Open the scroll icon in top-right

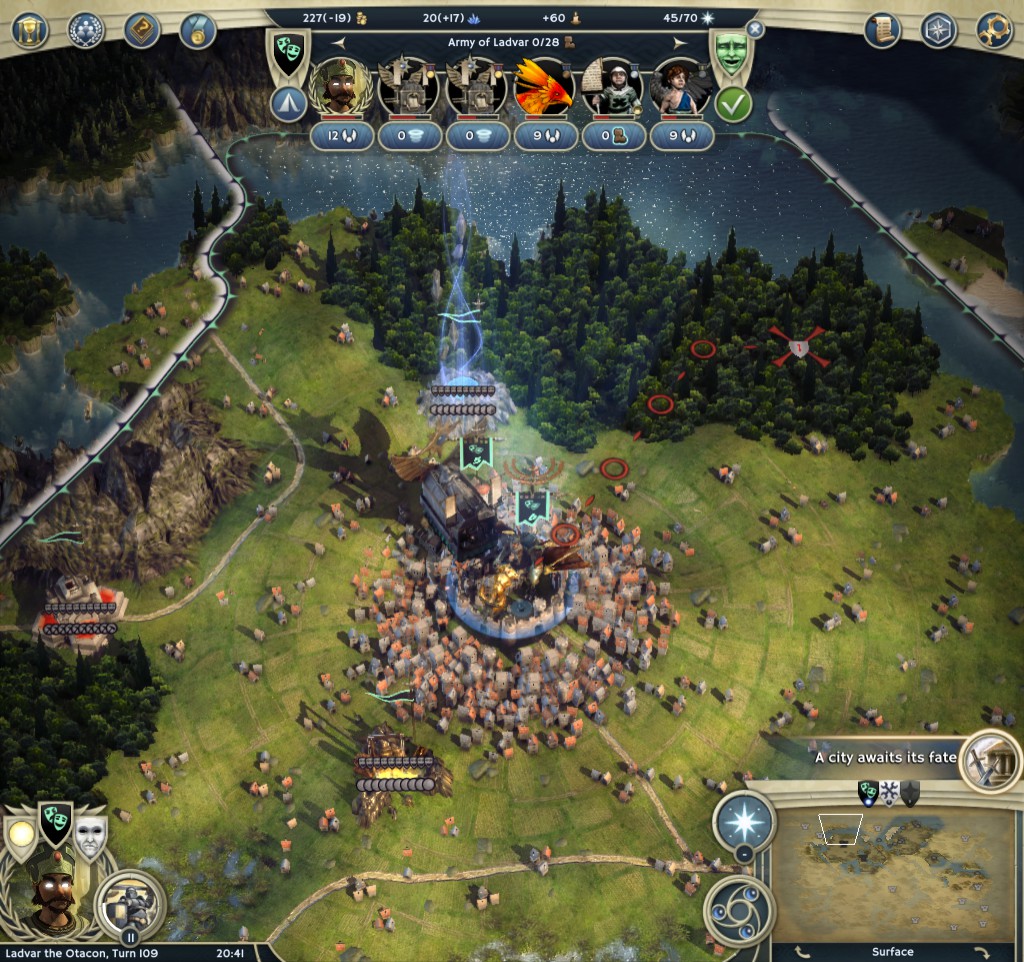pos(883,29)
